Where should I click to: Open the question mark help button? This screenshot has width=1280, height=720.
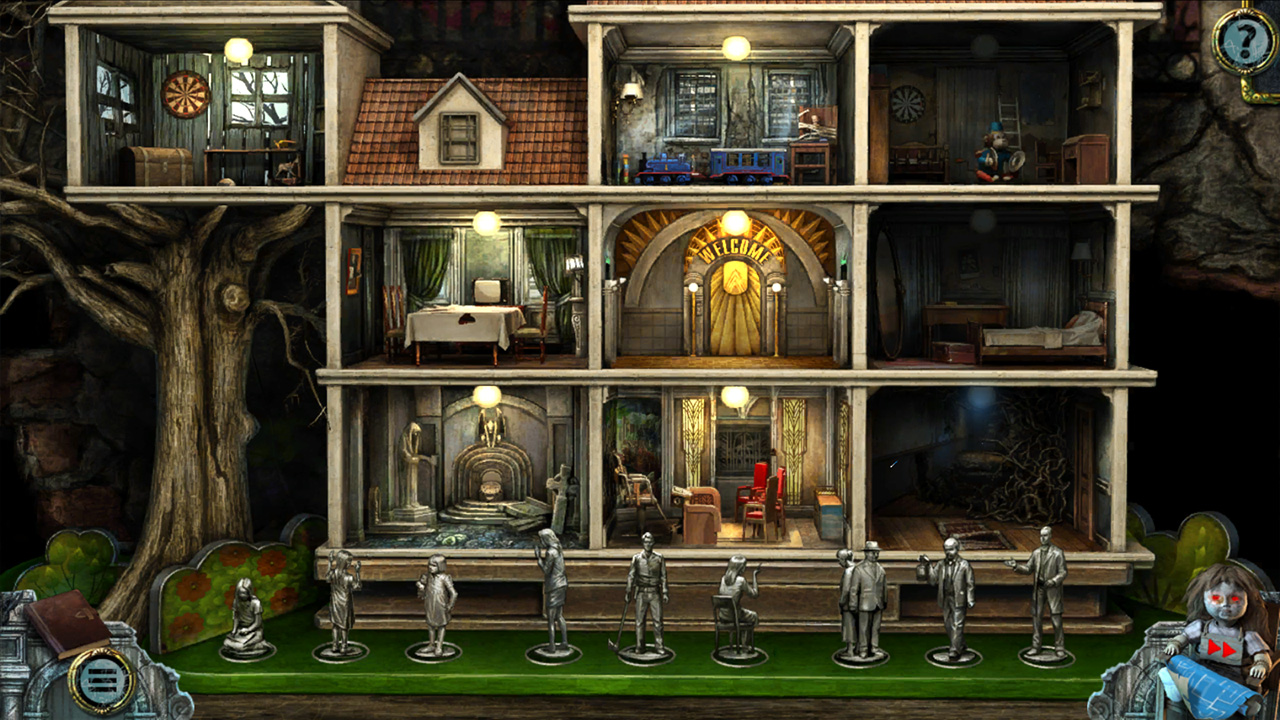1243,42
